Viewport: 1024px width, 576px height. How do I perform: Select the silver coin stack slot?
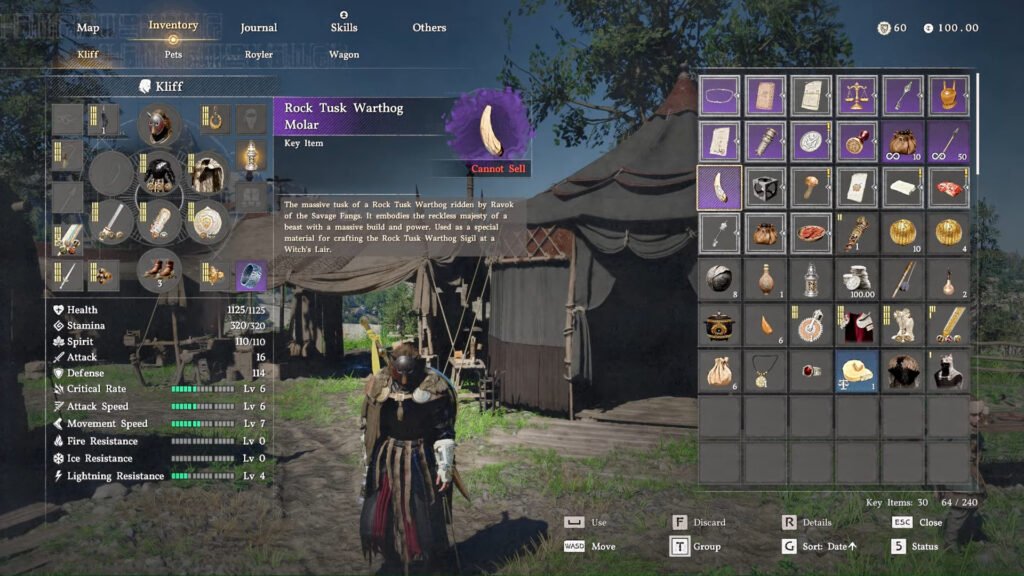[857, 279]
